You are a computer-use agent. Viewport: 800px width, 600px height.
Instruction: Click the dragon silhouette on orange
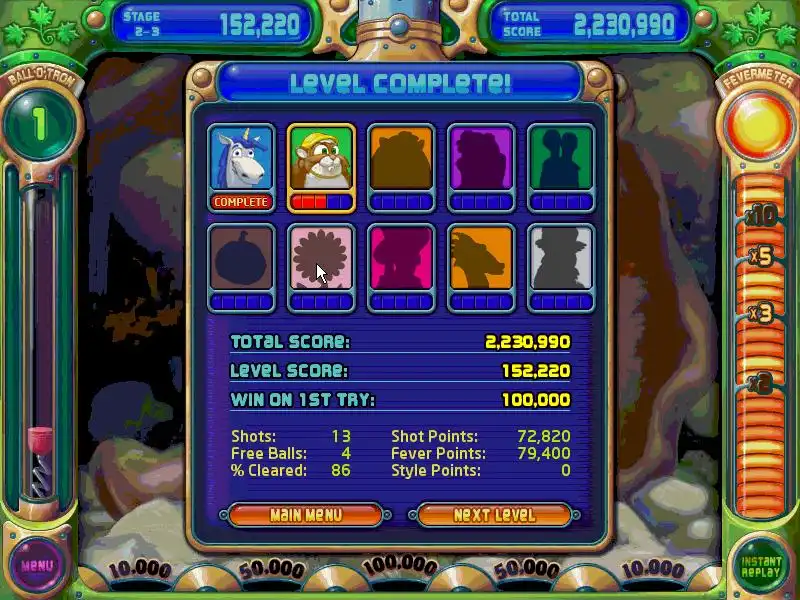[481, 259]
